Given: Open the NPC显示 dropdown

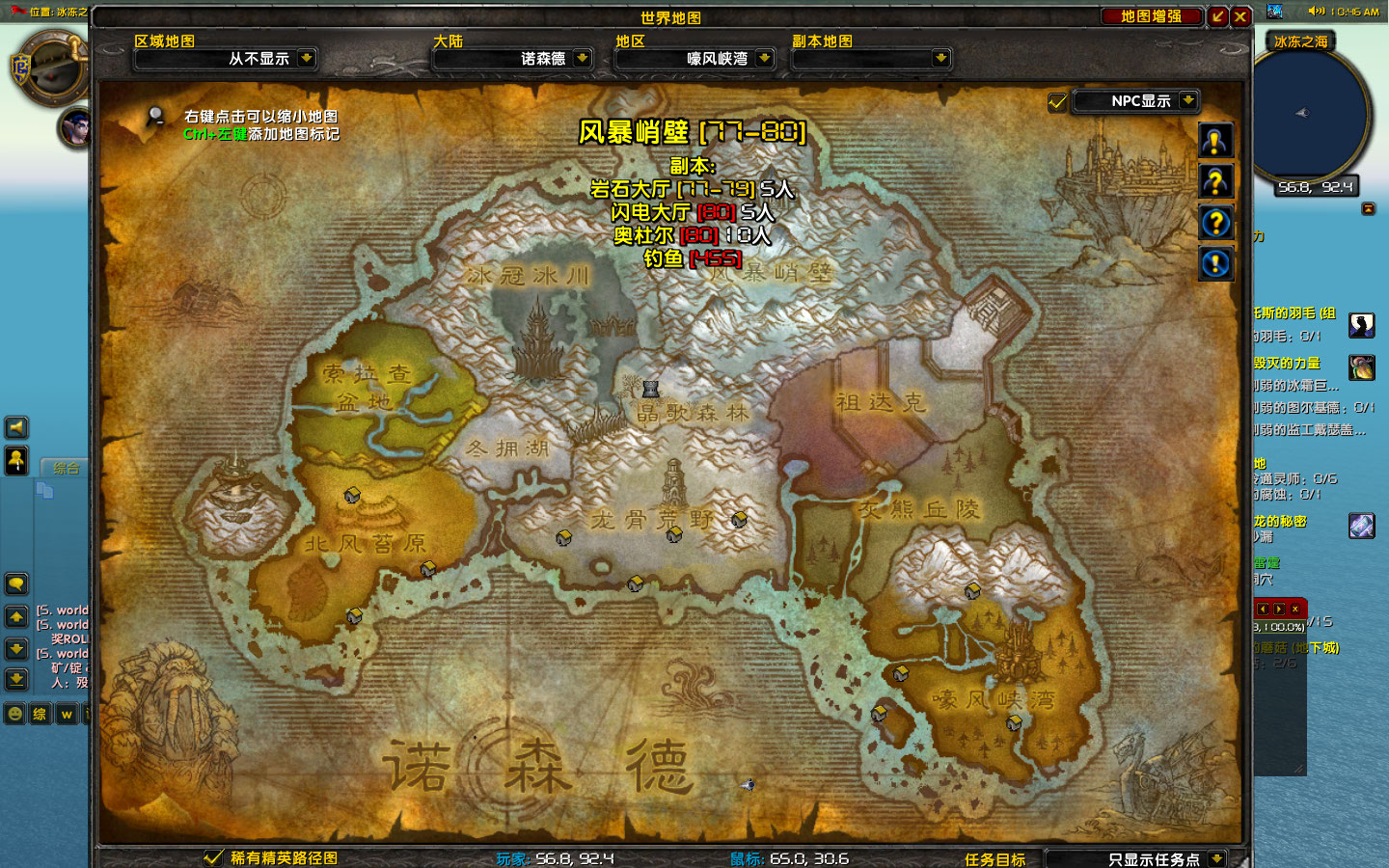Looking at the screenshot, I should [x=1188, y=100].
